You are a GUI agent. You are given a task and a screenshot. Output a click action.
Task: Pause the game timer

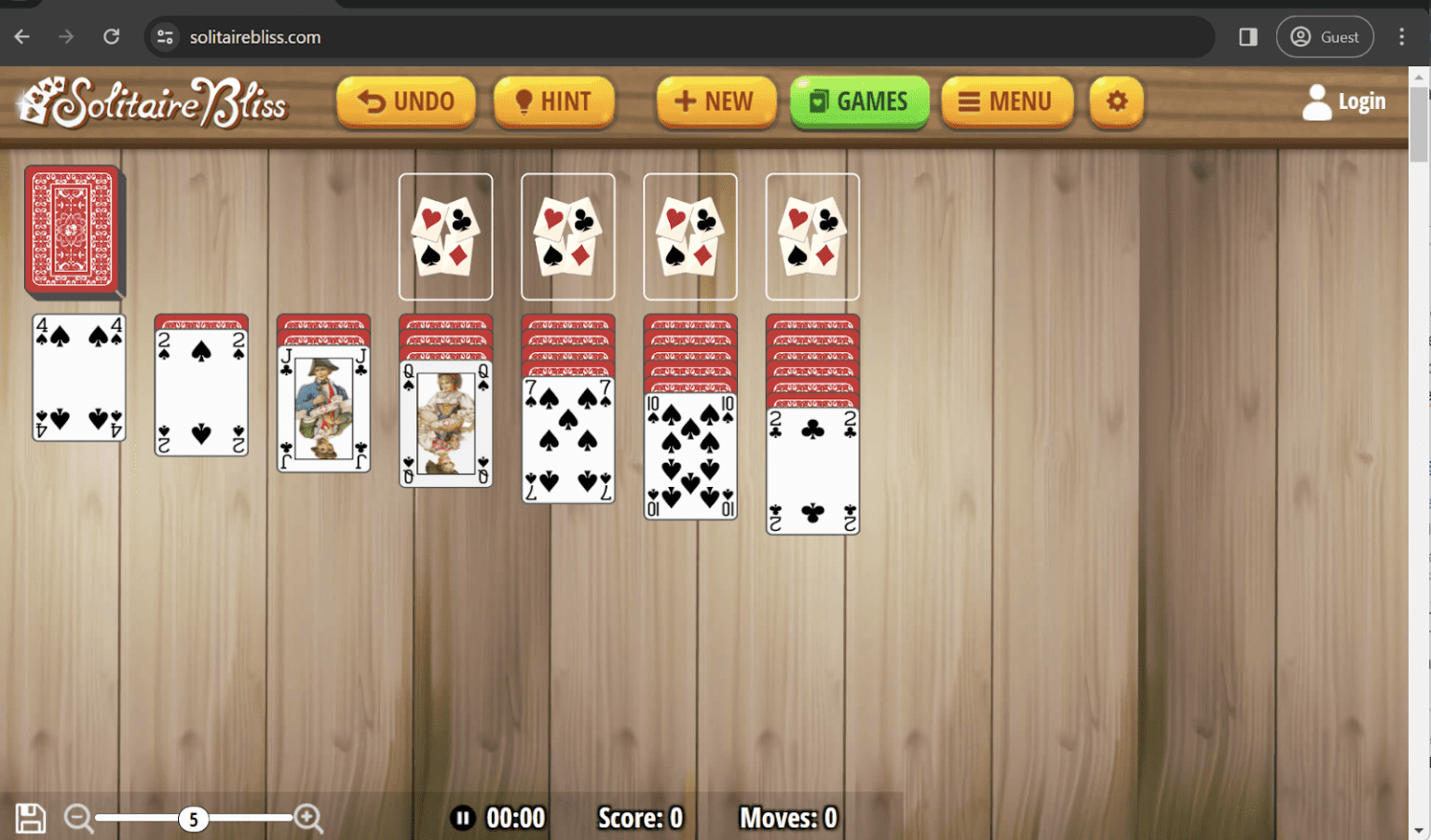(463, 817)
